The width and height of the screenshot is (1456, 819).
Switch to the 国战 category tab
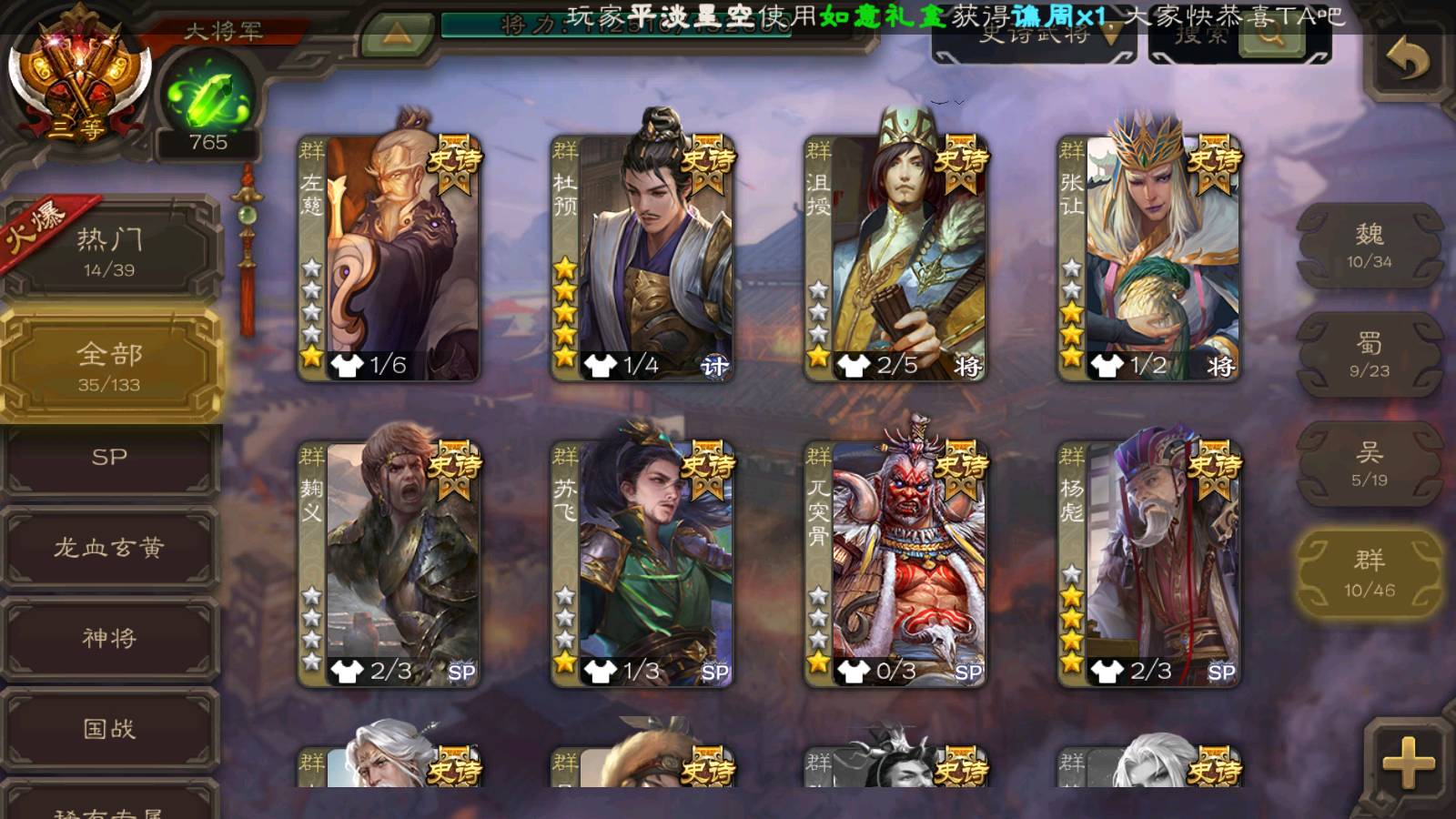point(109,729)
